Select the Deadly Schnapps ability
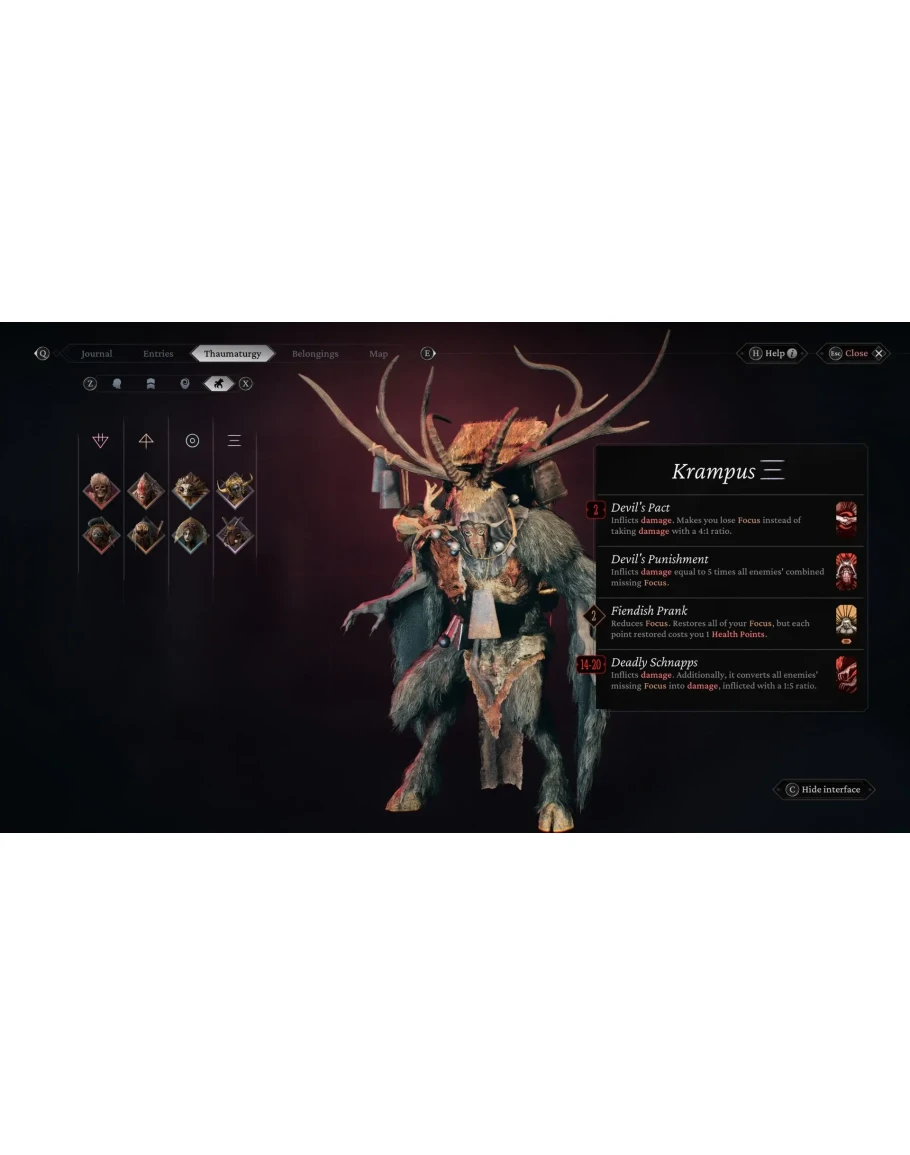 pos(722,675)
